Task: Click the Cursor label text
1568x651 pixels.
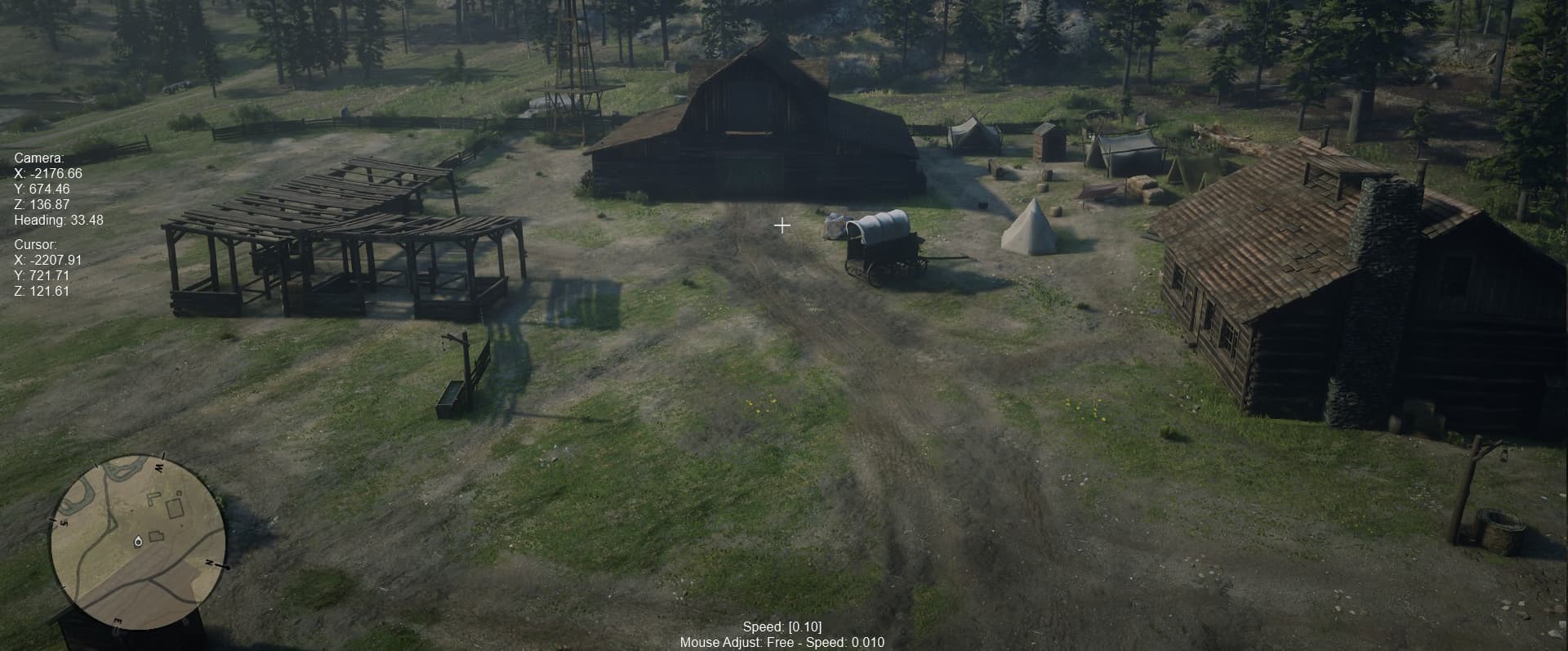Action: [34, 243]
